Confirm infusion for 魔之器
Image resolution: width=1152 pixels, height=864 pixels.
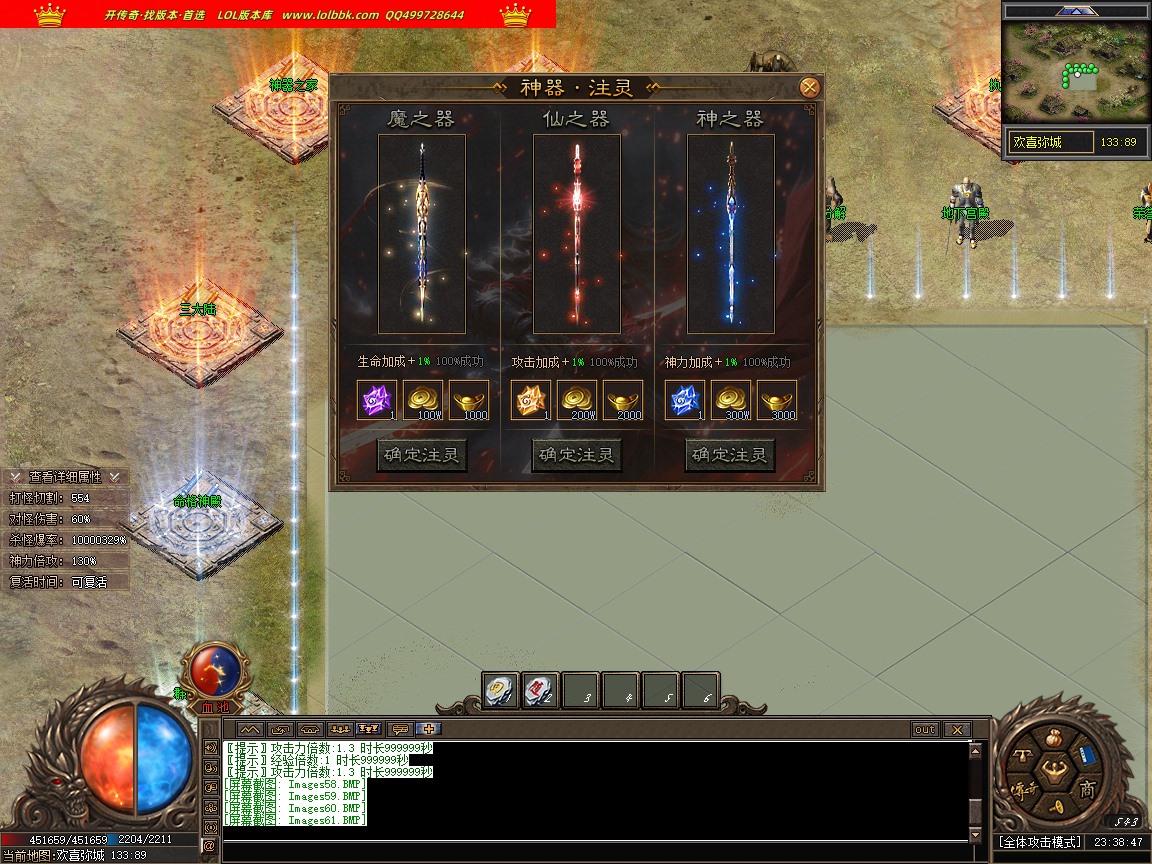pos(423,456)
